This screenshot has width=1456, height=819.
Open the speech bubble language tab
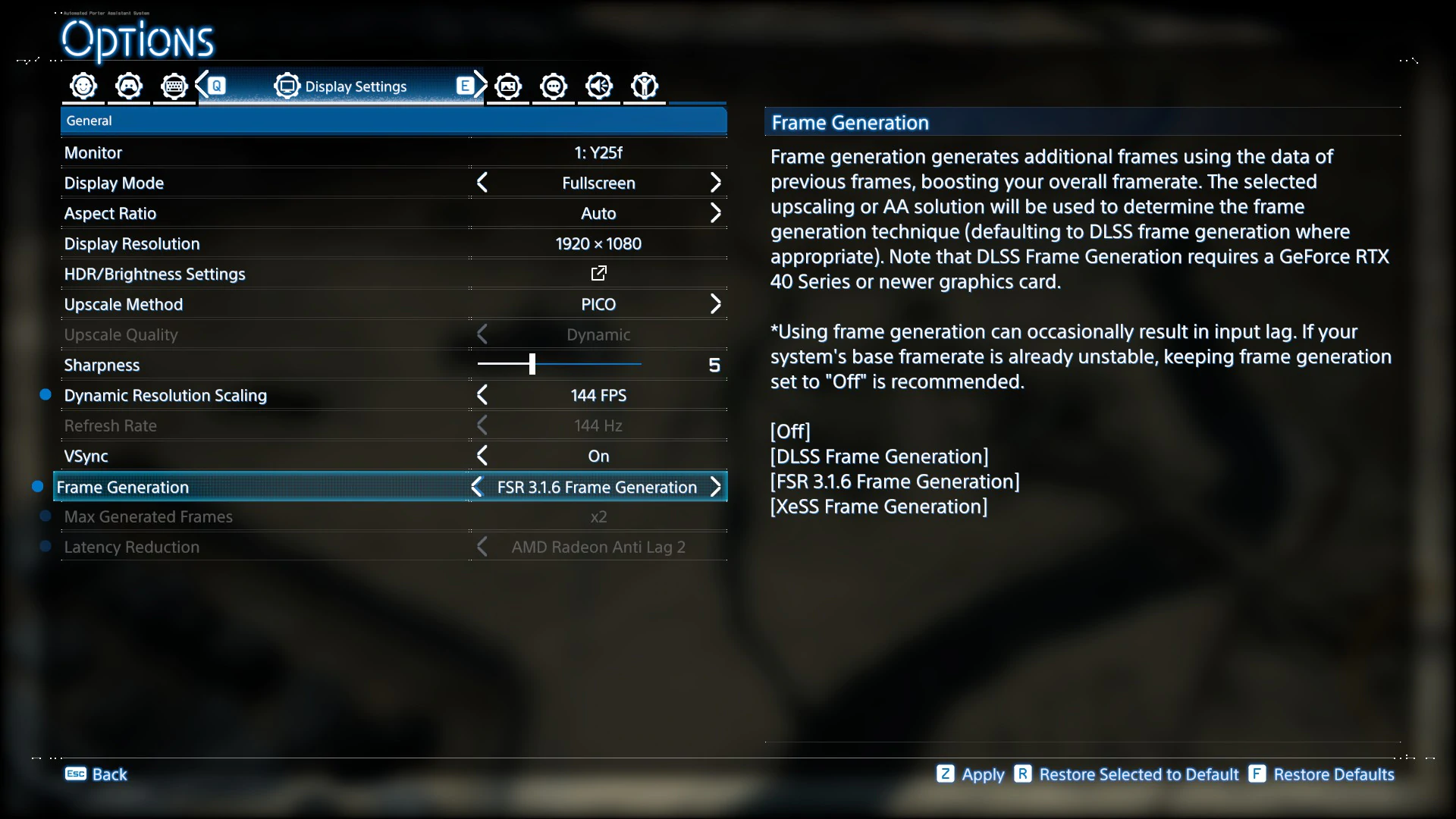point(554,86)
